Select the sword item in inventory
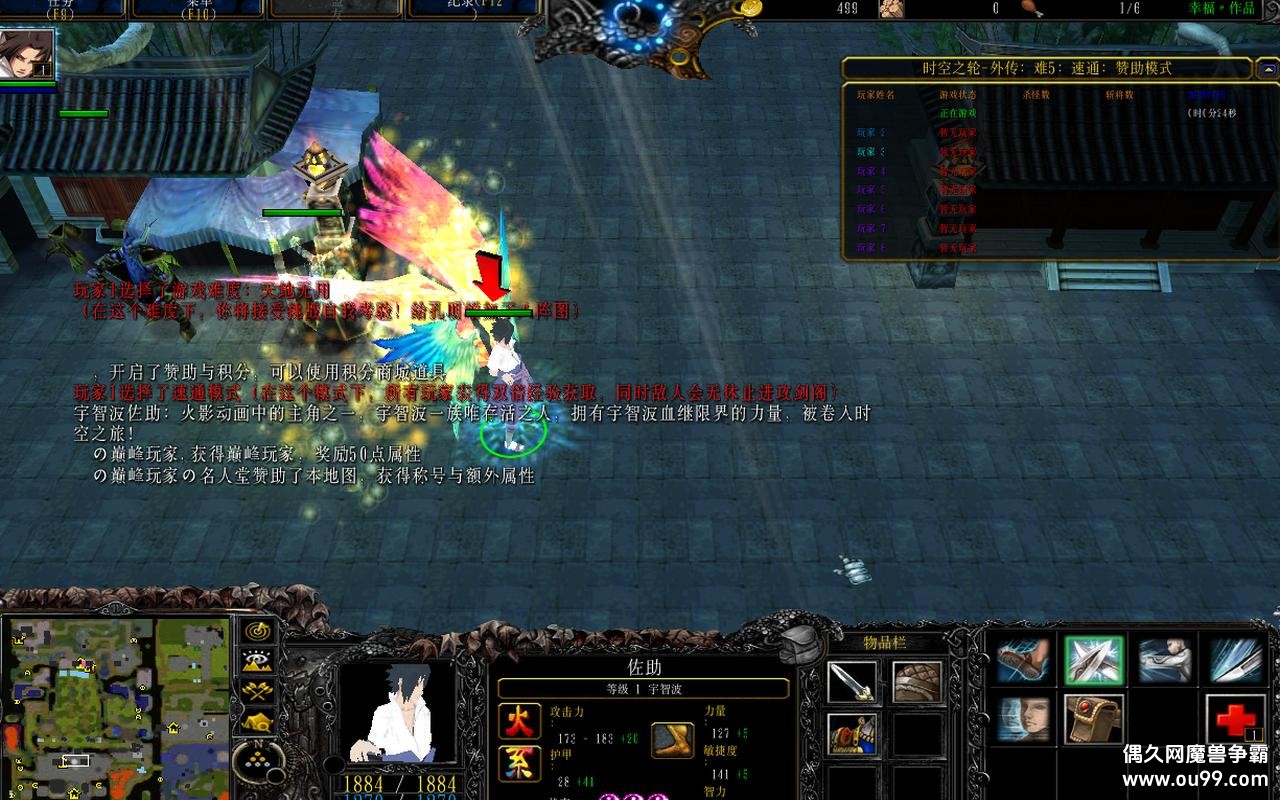Image resolution: width=1280 pixels, height=800 pixels. [x=853, y=682]
